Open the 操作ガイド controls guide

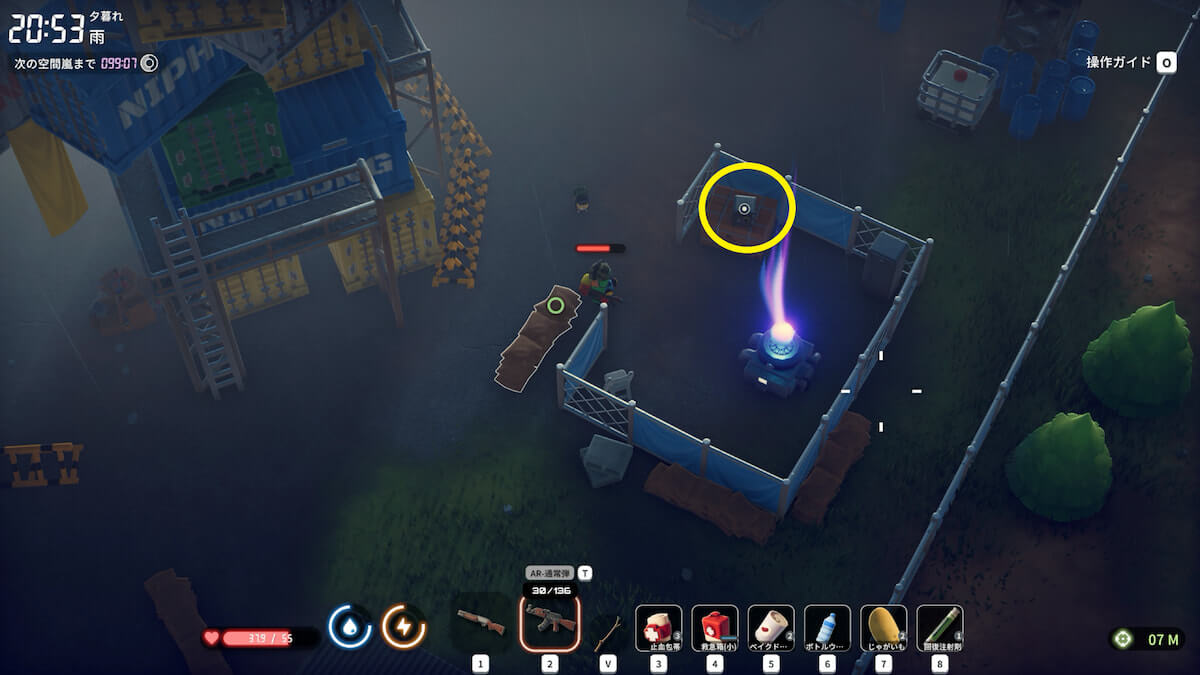[x=1130, y=63]
